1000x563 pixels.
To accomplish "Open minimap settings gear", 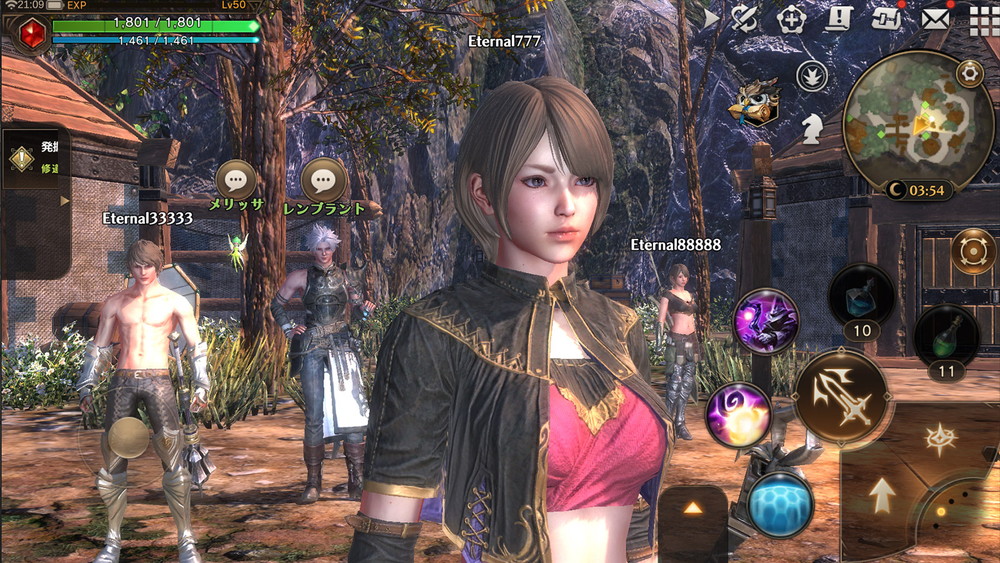I will pos(968,72).
